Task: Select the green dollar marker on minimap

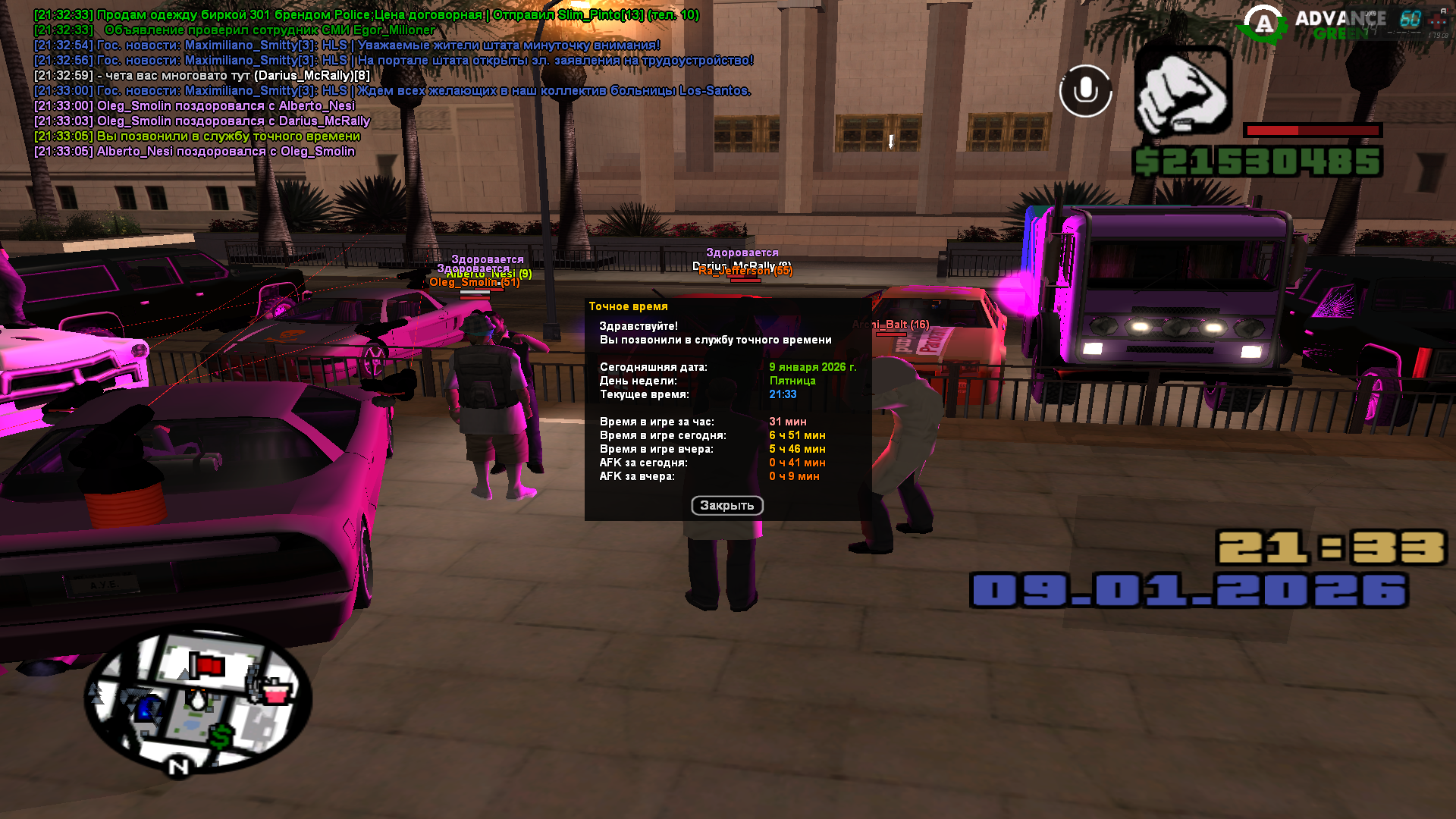Action: point(221,736)
